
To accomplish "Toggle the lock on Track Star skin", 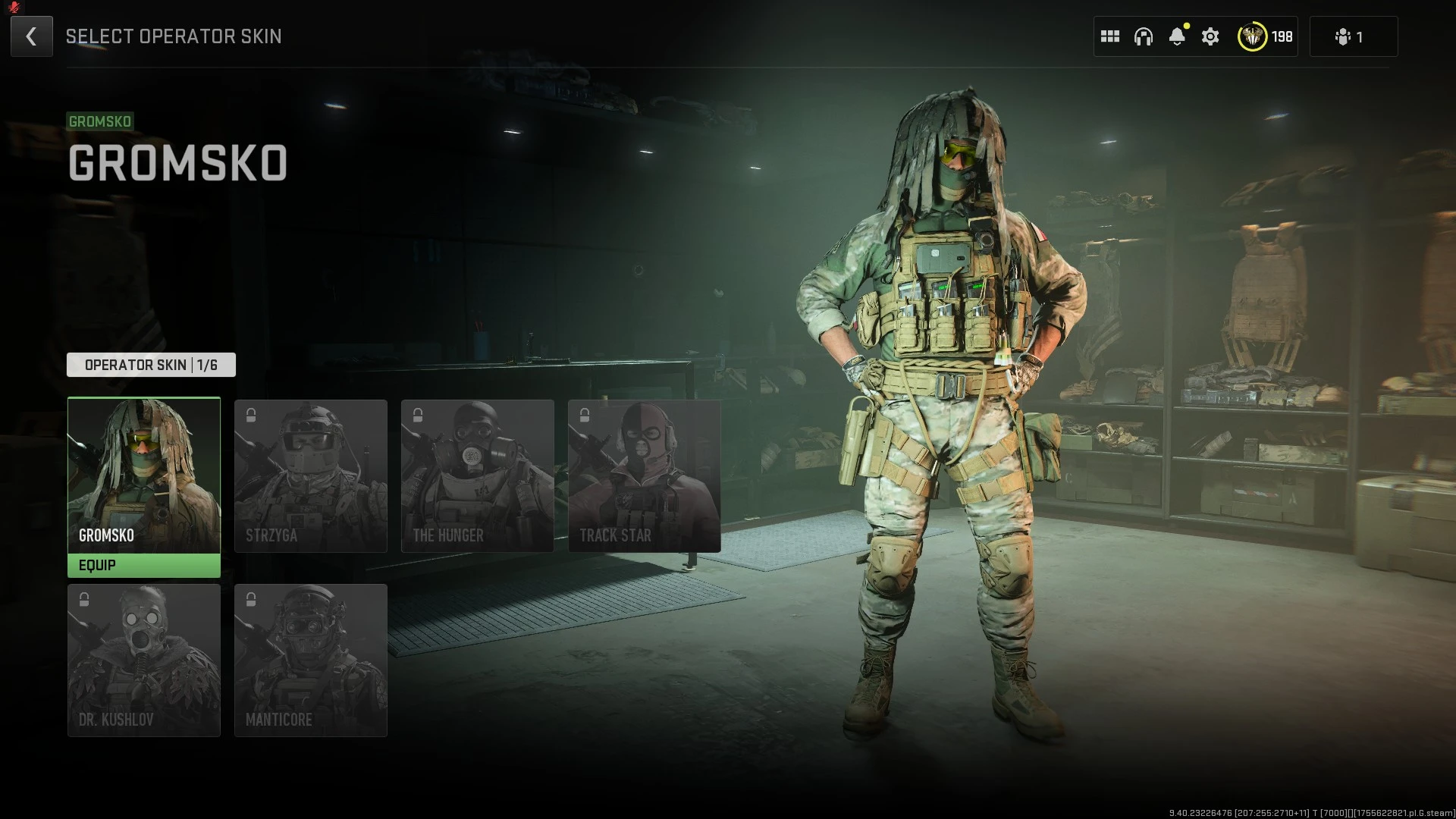I will (584, 415).
